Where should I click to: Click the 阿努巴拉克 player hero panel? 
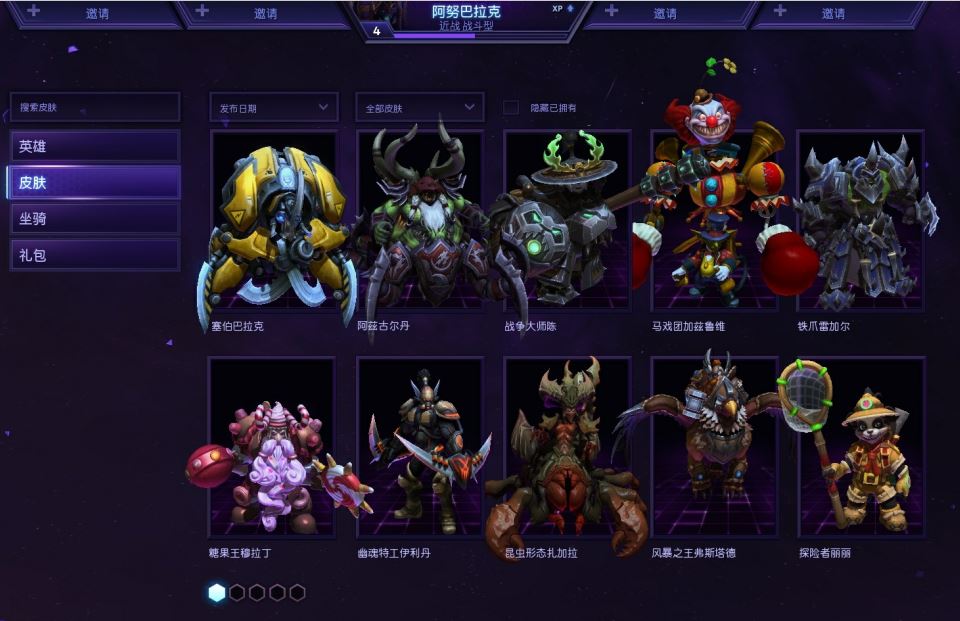(x=466, y=19)
